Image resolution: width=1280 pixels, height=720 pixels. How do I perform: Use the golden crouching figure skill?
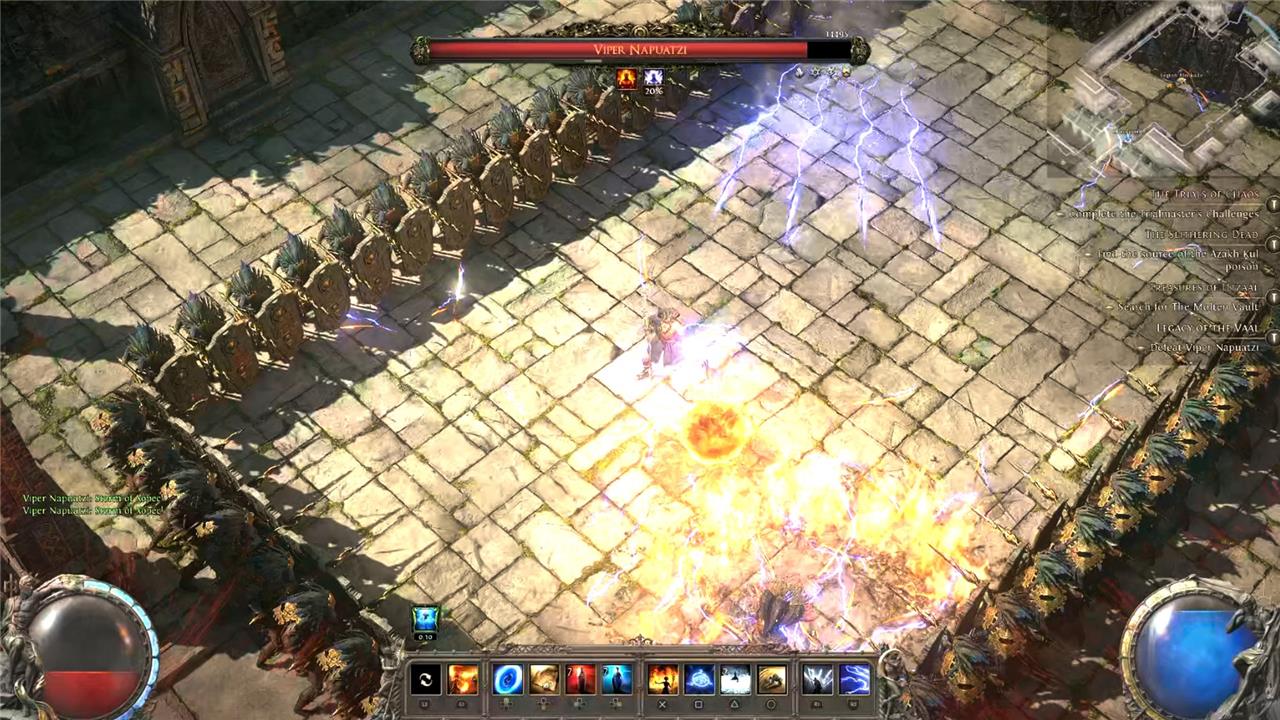(771, 680)
